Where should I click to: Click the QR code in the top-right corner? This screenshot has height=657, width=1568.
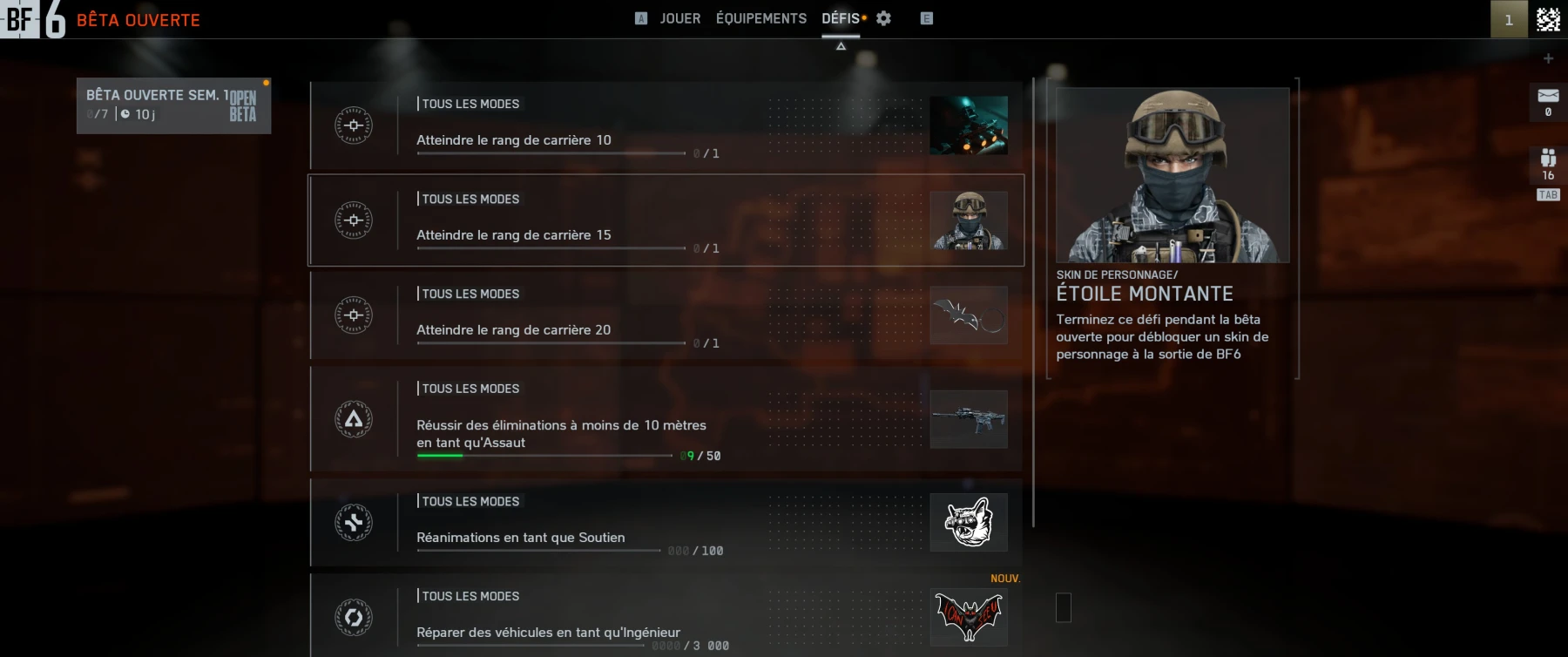1547,17
